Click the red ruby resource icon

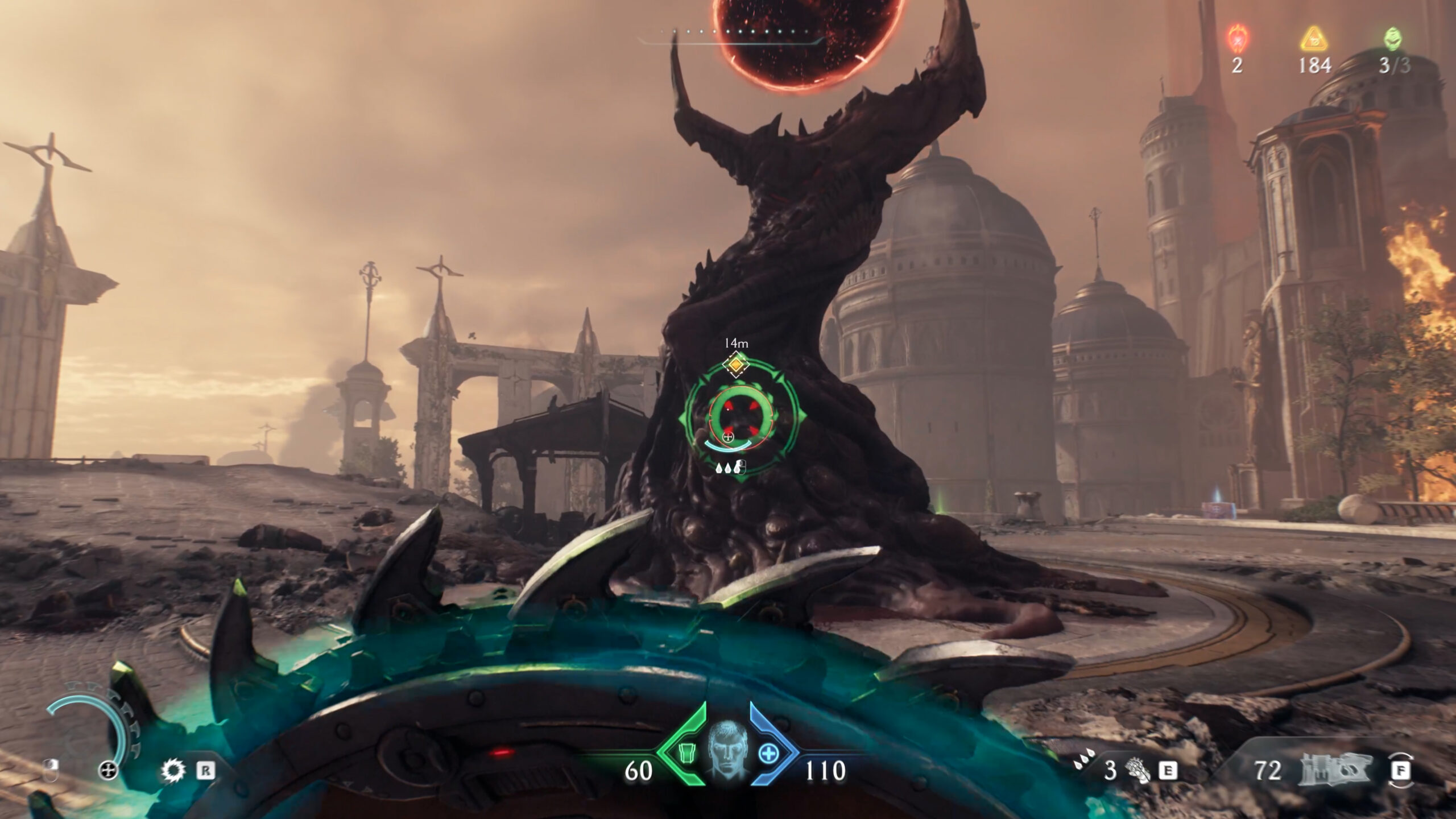coord(1236,38)
